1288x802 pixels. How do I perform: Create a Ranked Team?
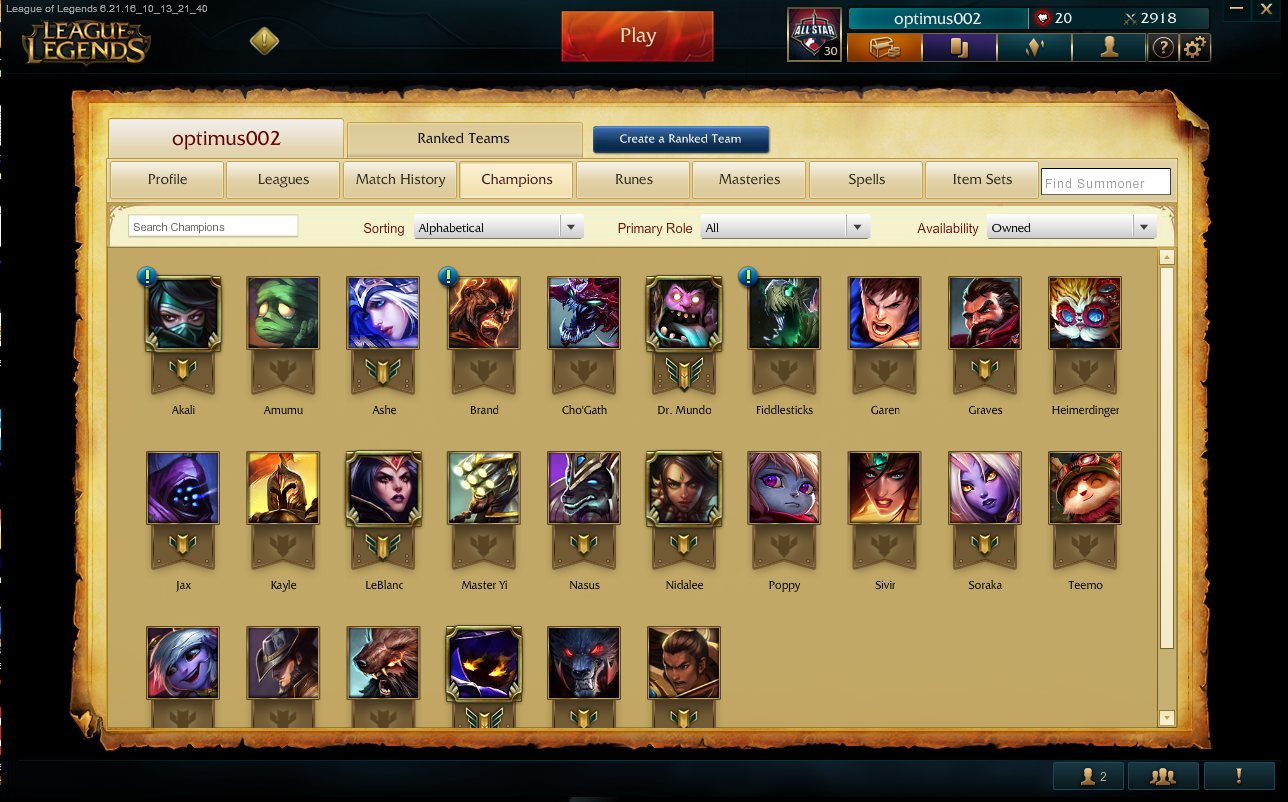680,139
